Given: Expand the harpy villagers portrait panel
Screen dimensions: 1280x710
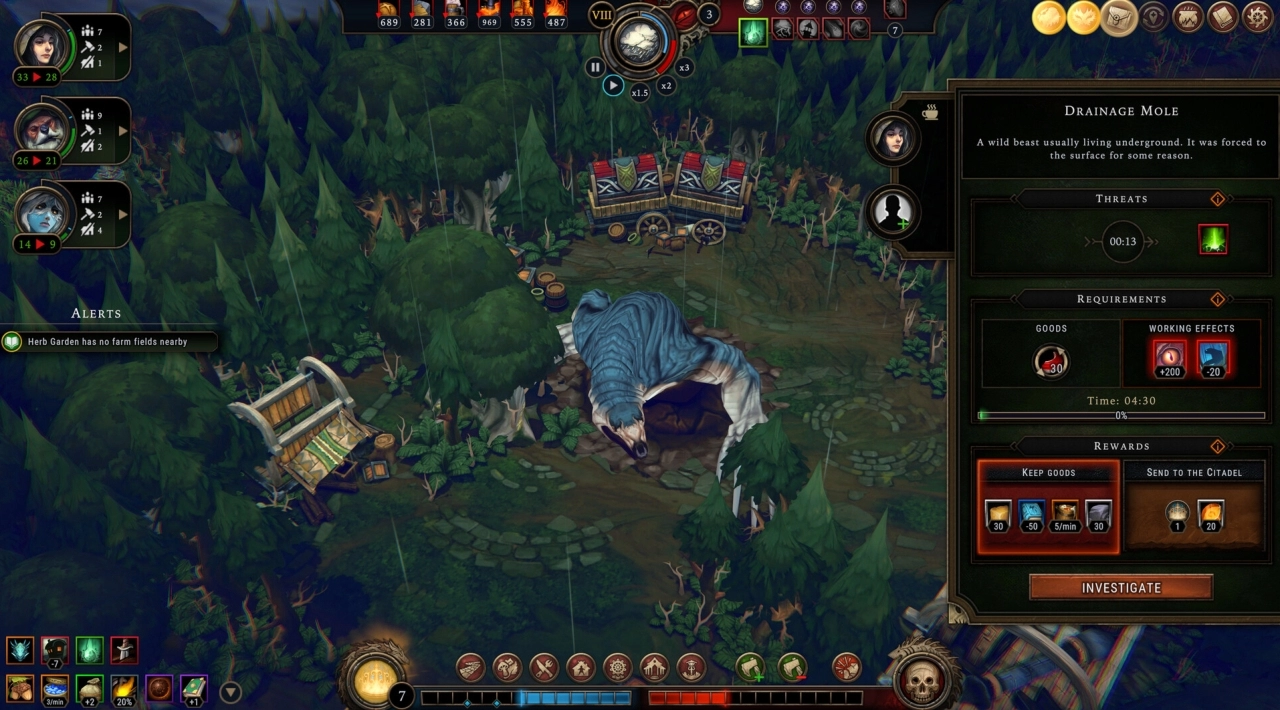Looking at the screenshot, I should coord(124,214).
